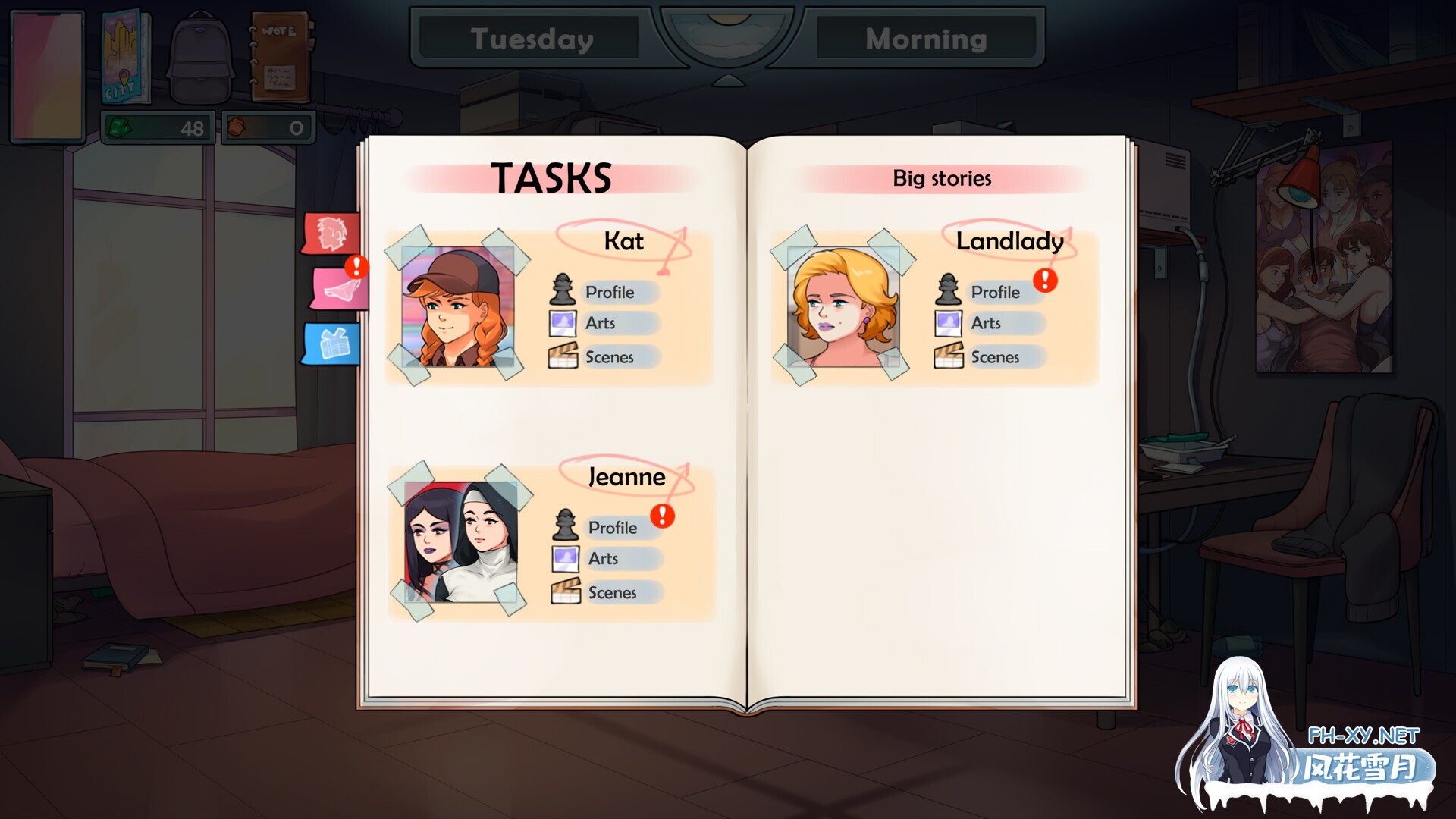The height and width of the screenshot is (819, 1456).
Task: Open the smartphone in the corner
Action: tap(47, 74)
